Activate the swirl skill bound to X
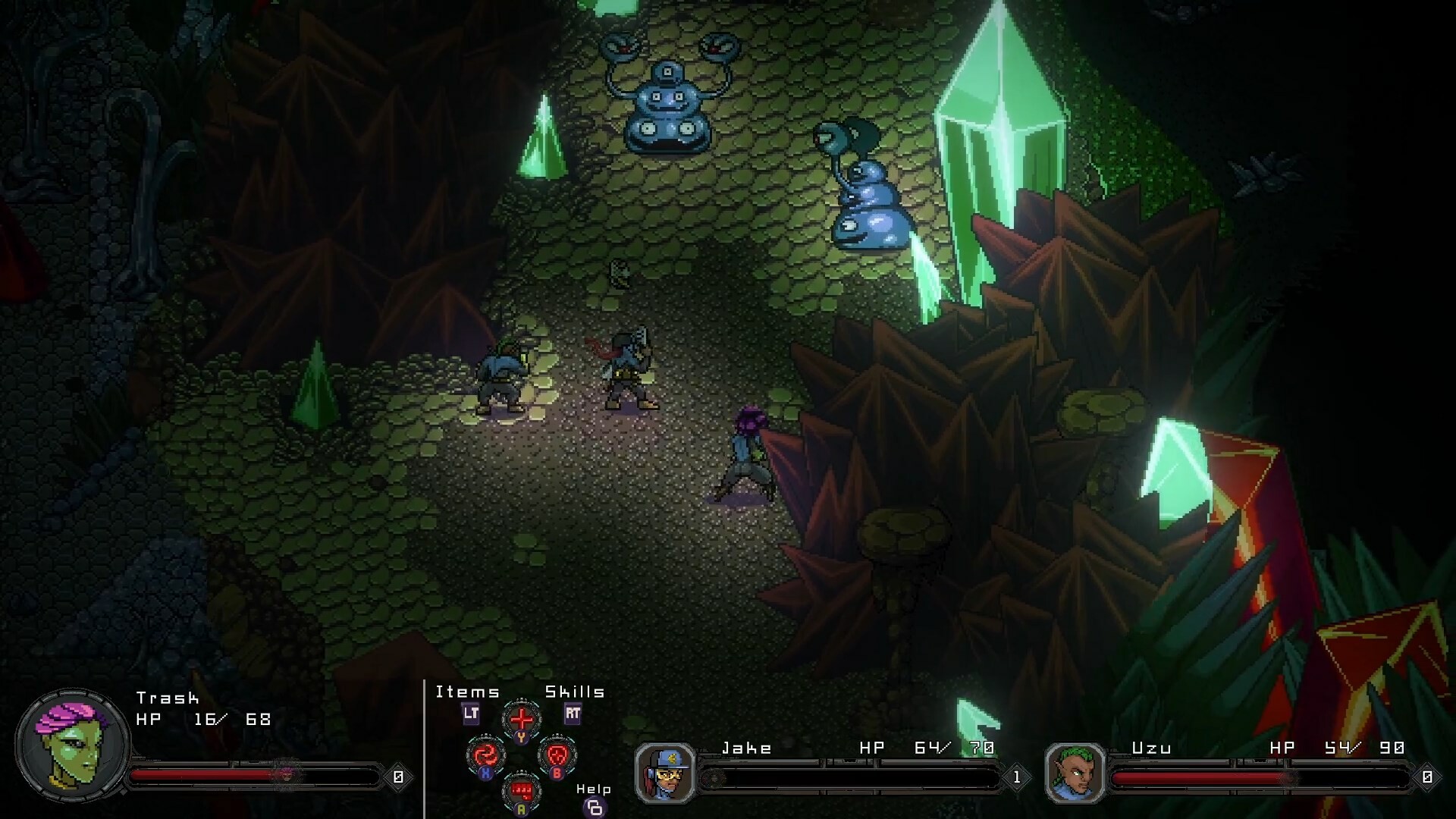 pos(485,756)
